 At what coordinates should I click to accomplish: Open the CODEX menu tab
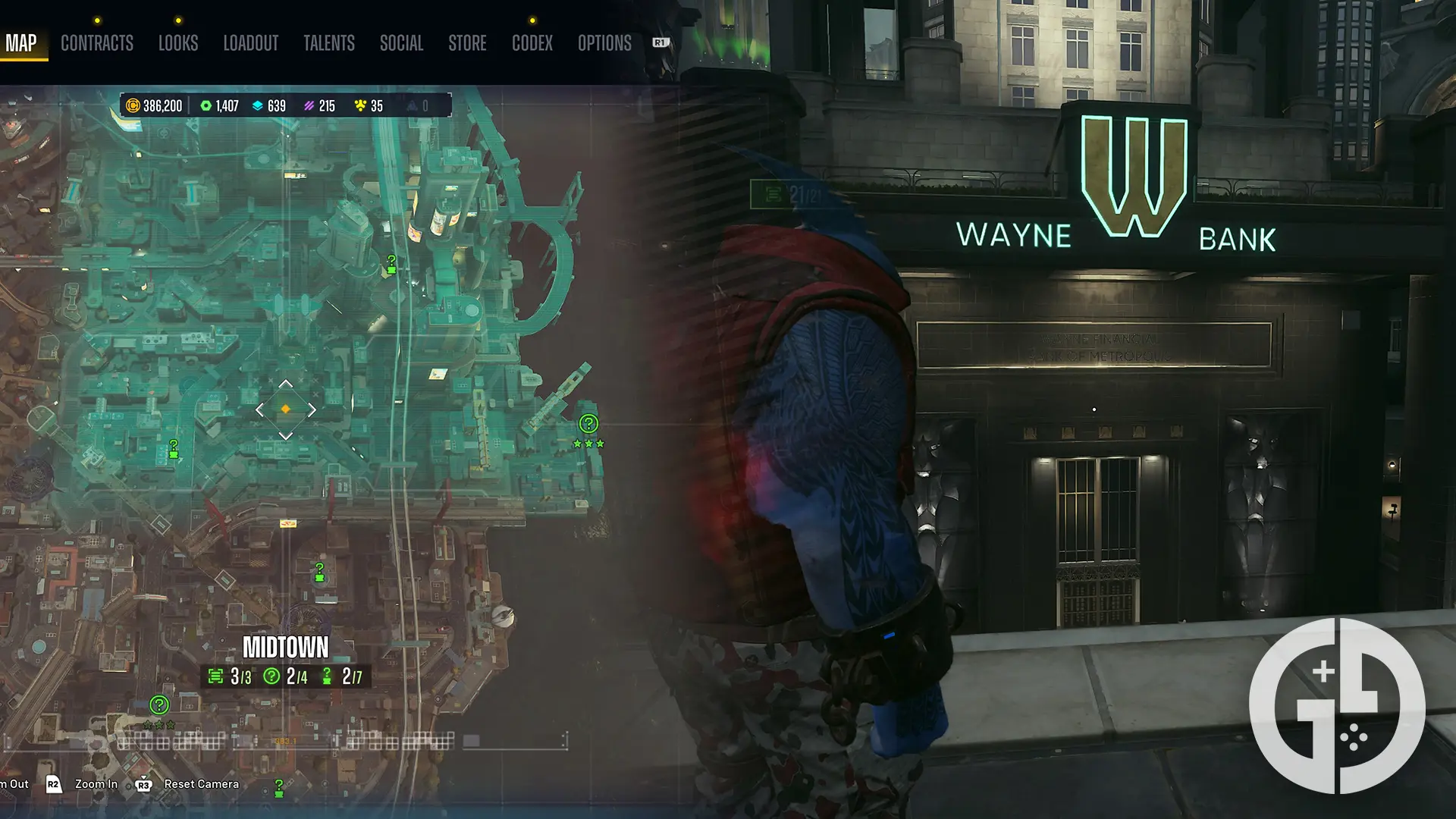tap(532, 43)
